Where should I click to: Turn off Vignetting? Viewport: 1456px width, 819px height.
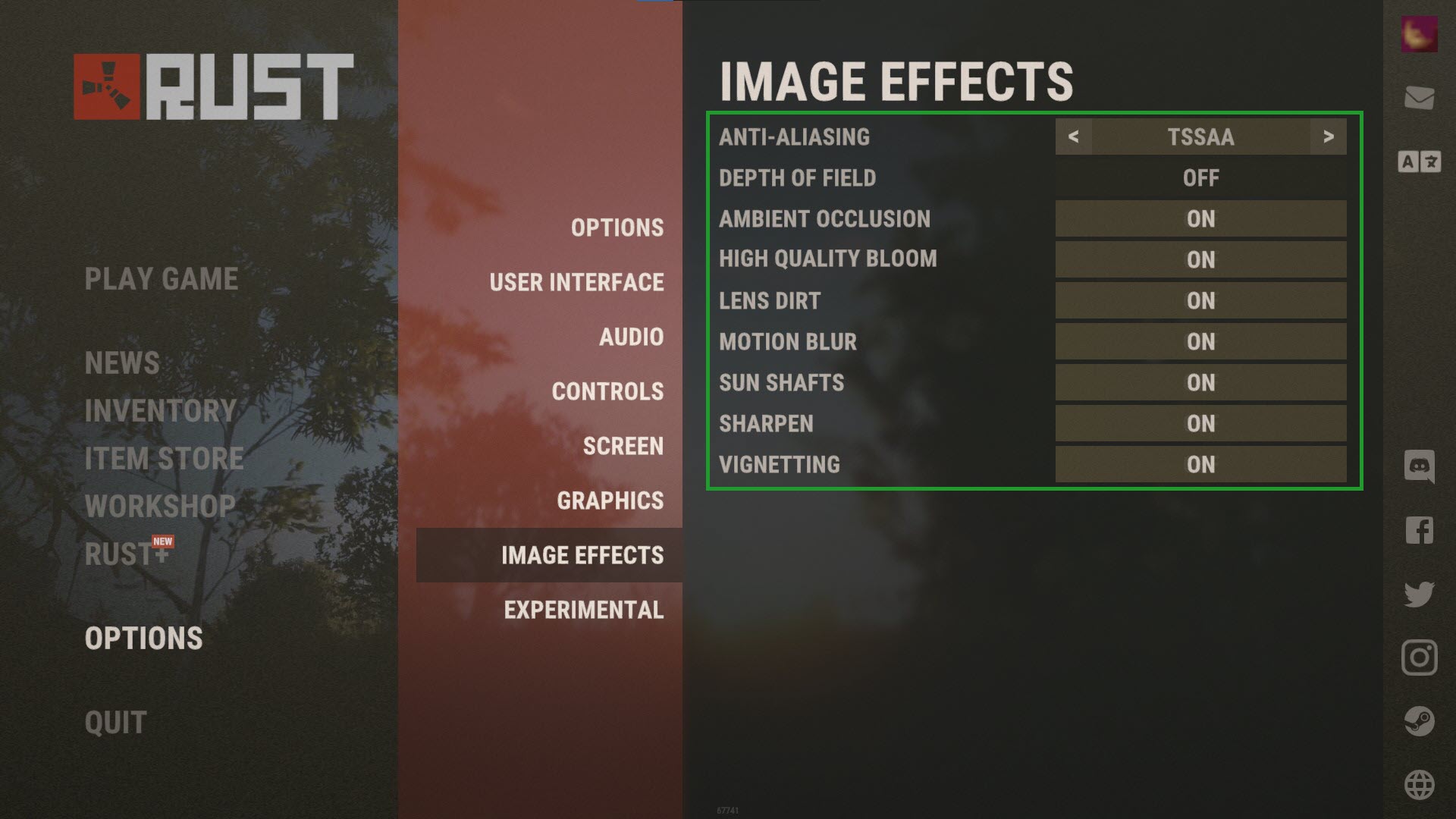[1200, 464]
